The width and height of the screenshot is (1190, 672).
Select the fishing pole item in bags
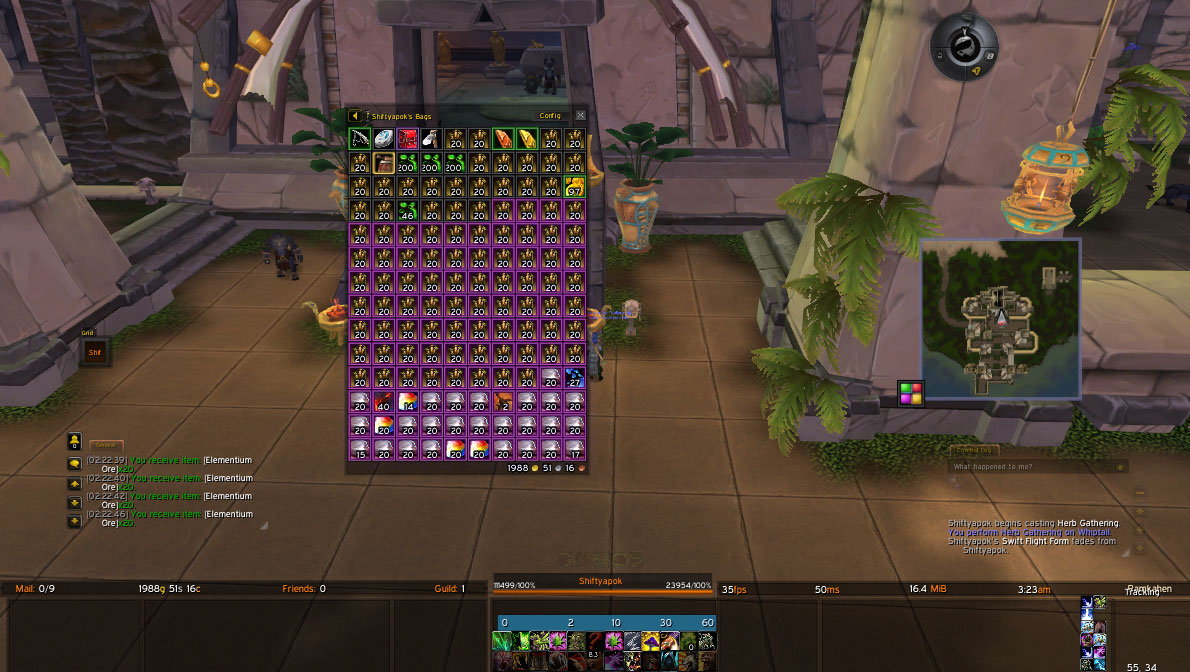360,139
